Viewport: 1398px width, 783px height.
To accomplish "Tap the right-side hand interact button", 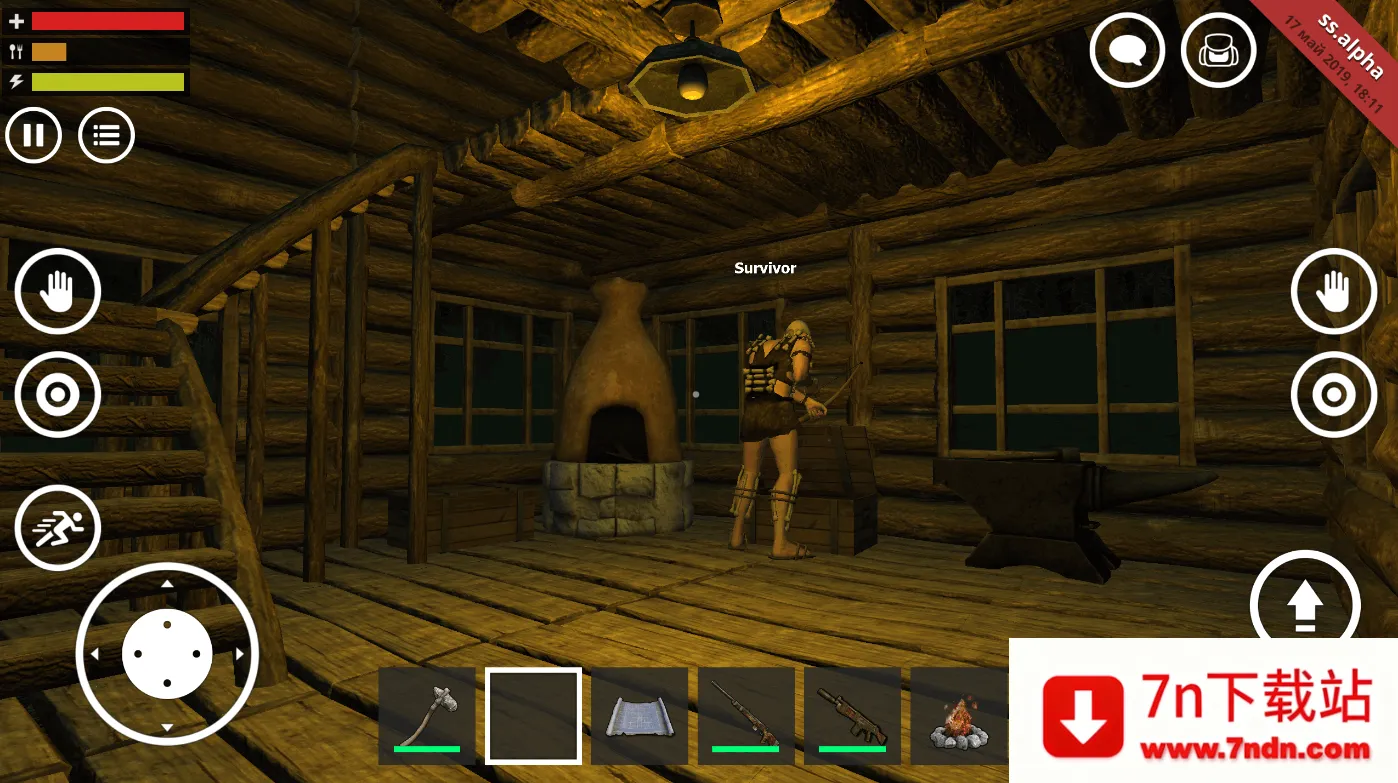I will pos(1334,291).
